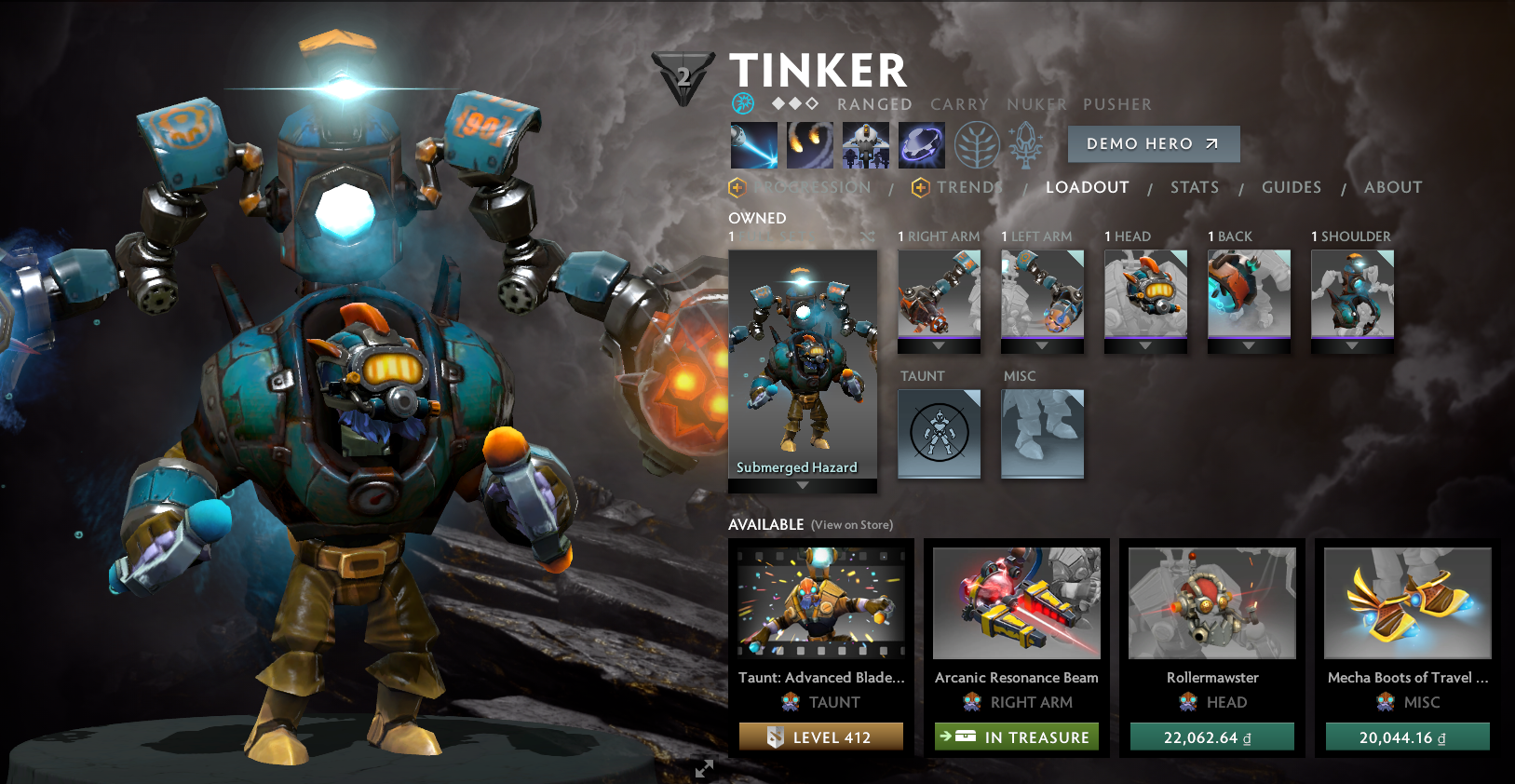This screenshot has width=1515, height=784.
Task: Switch to the STATS tab
Action: (1195, 187)
